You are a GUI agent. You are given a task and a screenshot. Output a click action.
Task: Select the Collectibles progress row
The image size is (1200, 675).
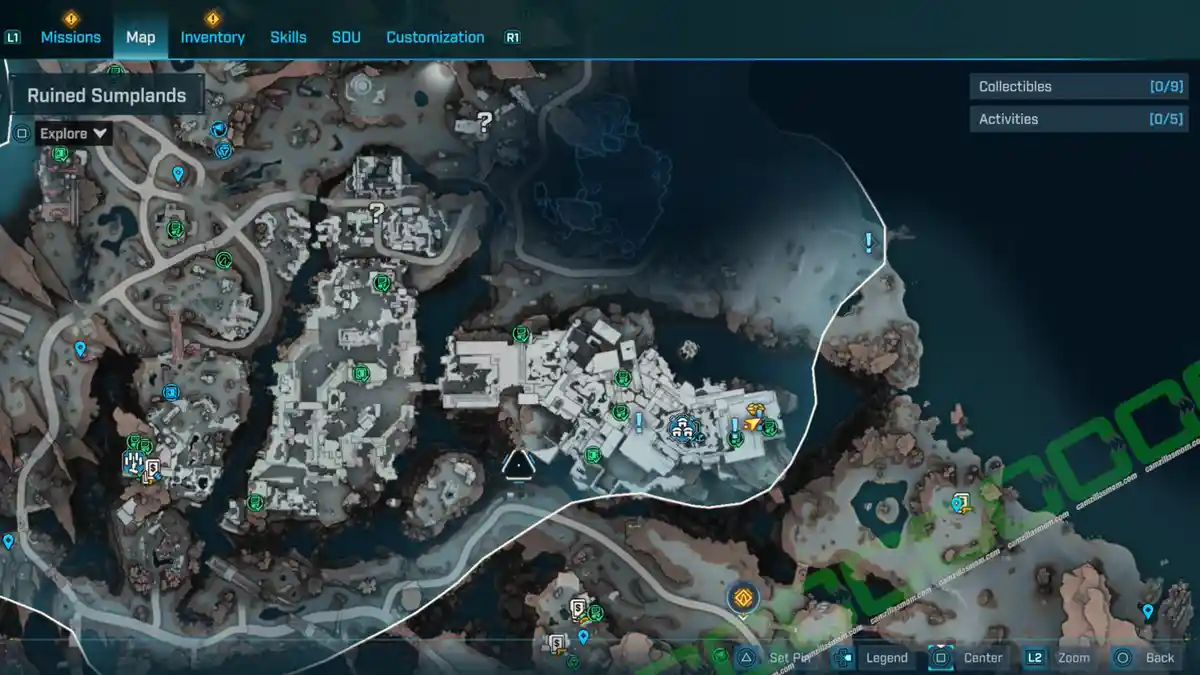tap(1078, 87)
